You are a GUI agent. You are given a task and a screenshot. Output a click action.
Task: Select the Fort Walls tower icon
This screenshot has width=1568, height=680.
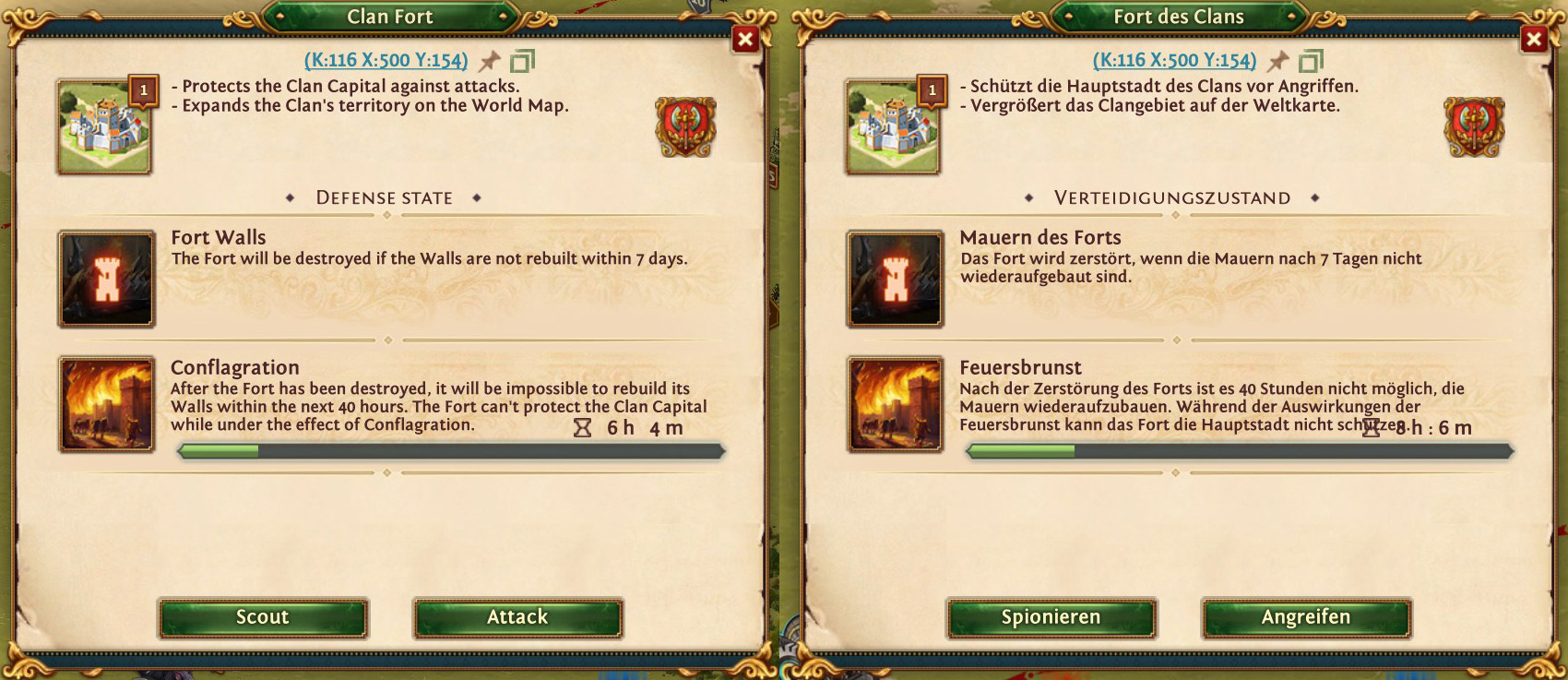[107, 280]
